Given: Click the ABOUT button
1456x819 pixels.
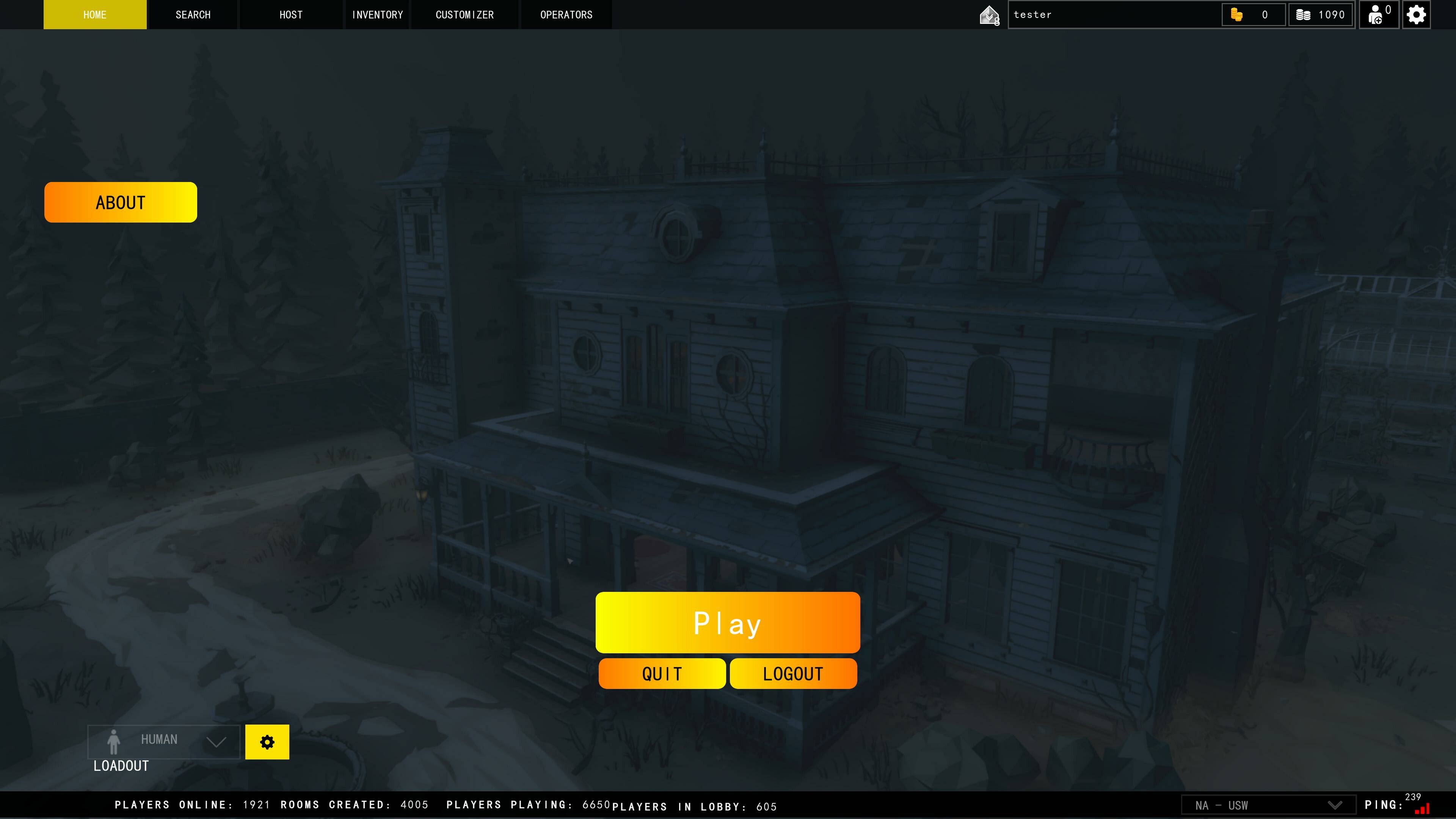Looking at the screenshot, I should [x=120, y=202].
